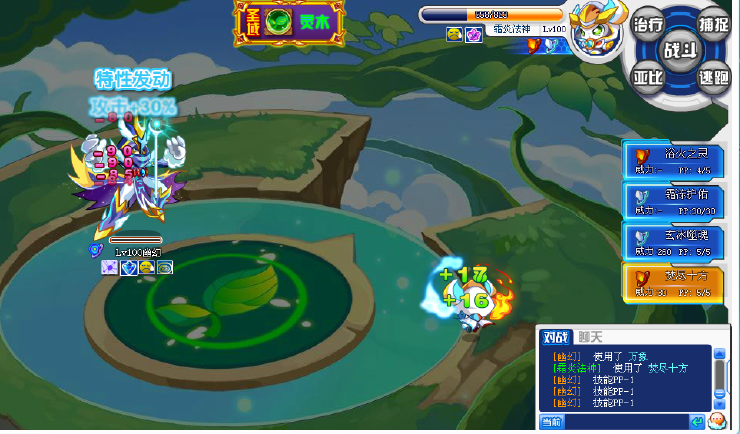Use the 浴火之灵 skill
Screen dimensions: 740x434
(x=675, y=159)
